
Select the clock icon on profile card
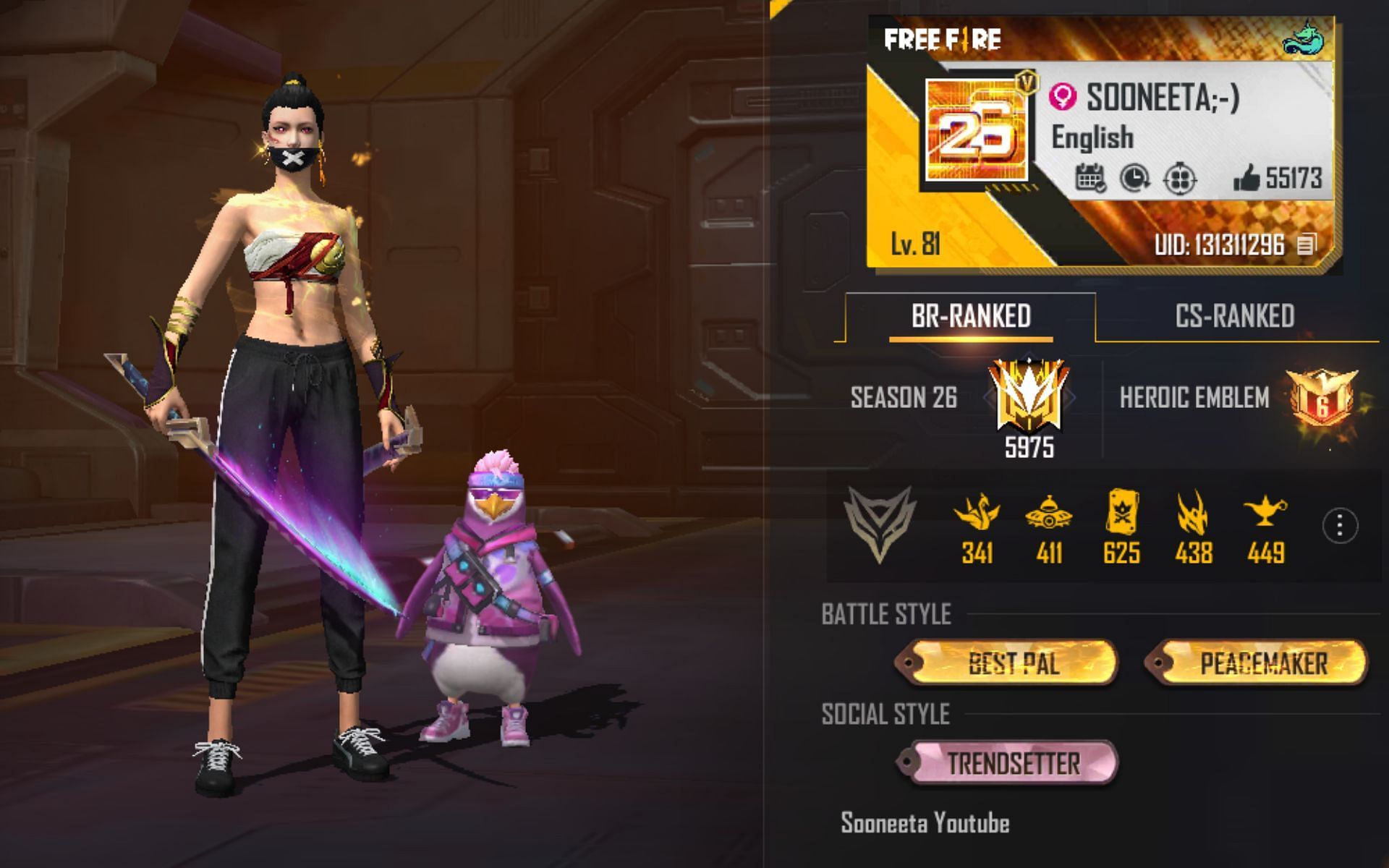[1134, 178]
